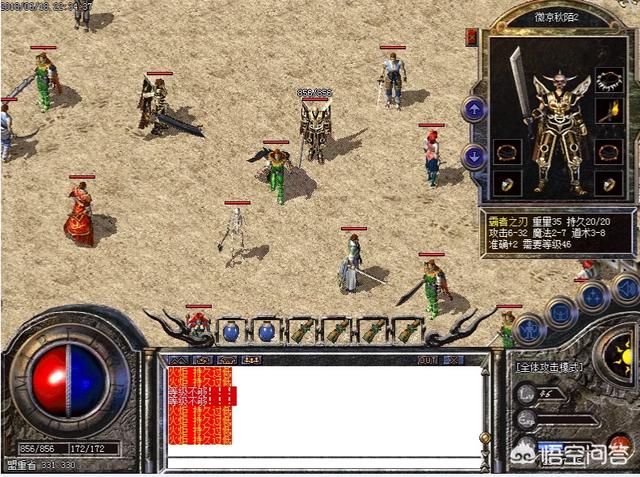The width and height of the screenshot is (640, 477).
Task: Select the equipped greatsword weapon
Action: click(519, 84)
